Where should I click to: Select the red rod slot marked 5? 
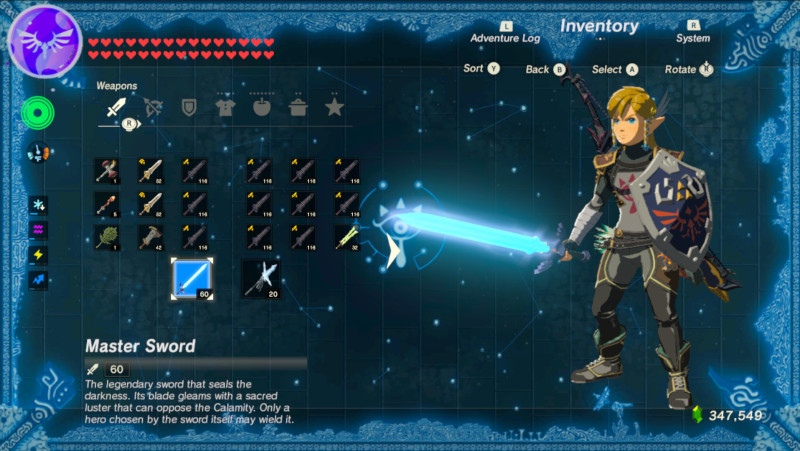(107, 204)
